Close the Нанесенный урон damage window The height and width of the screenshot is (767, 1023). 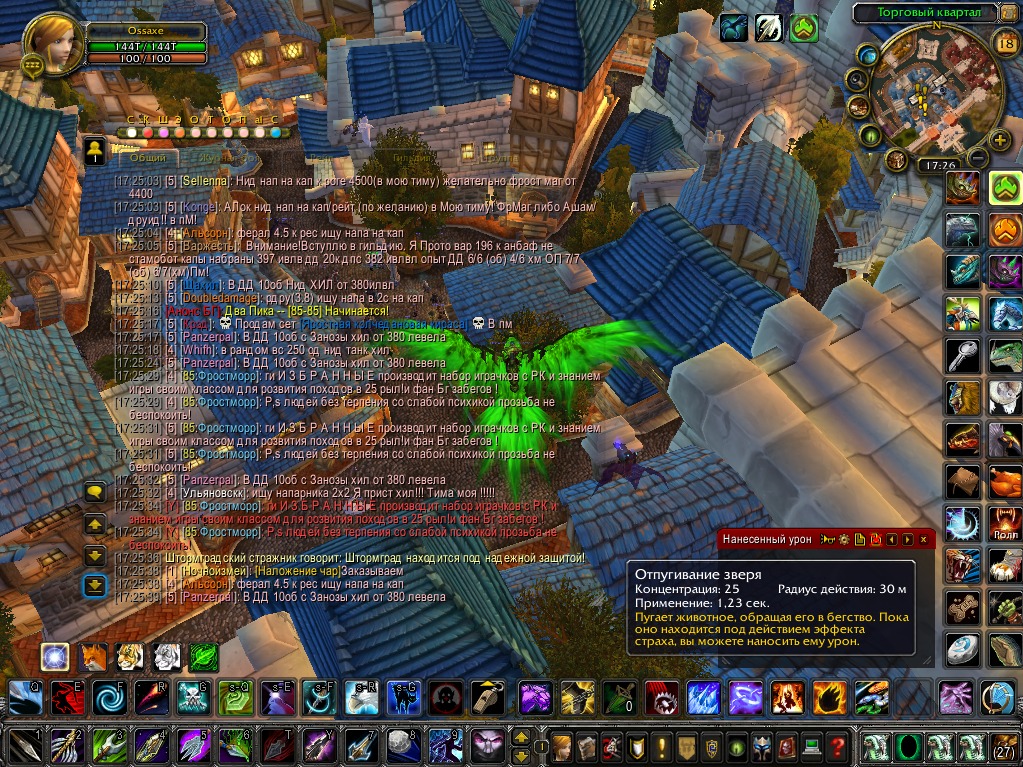(923, 539)
